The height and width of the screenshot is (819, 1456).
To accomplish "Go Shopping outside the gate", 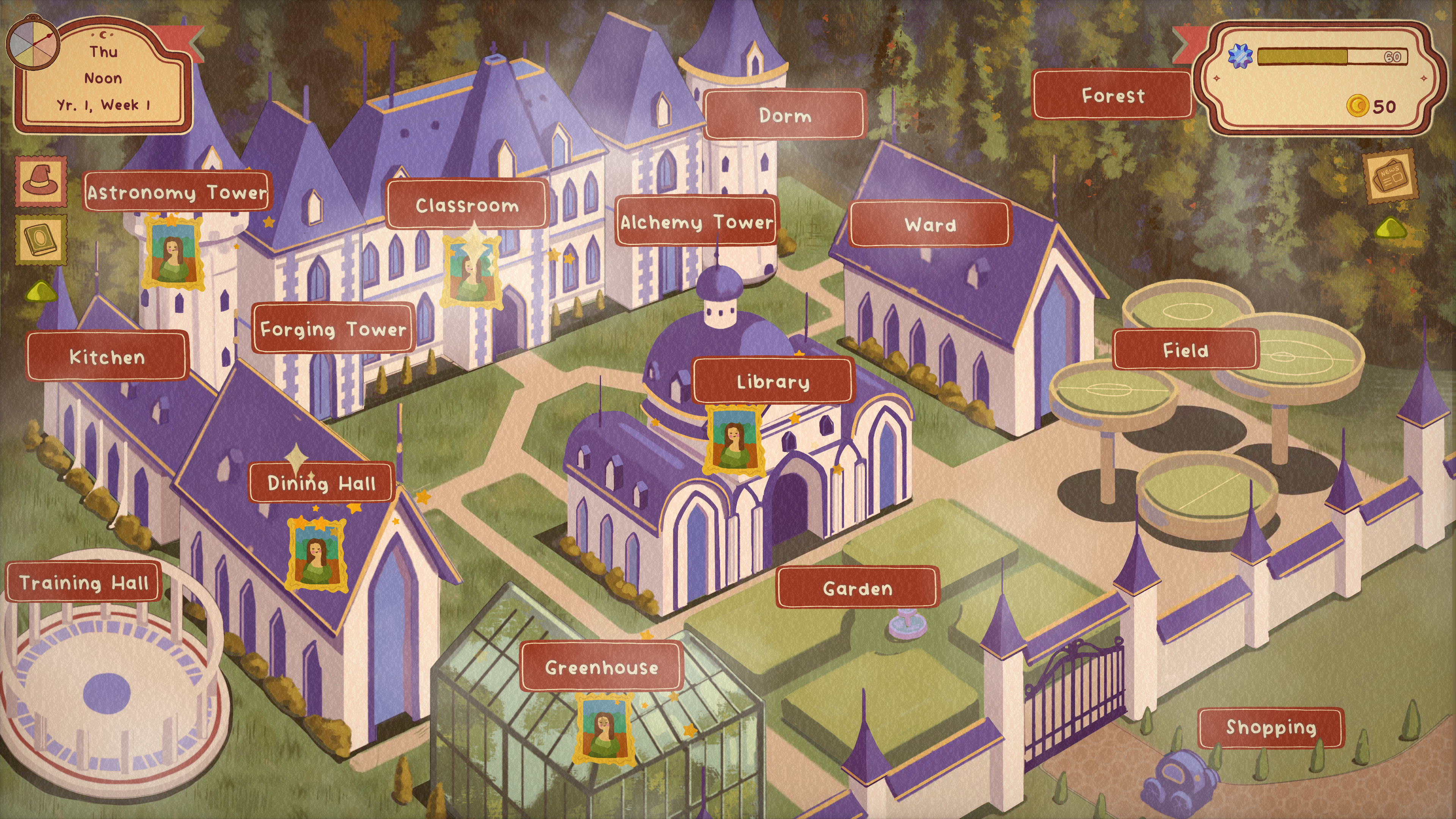I will (1271, 728).
